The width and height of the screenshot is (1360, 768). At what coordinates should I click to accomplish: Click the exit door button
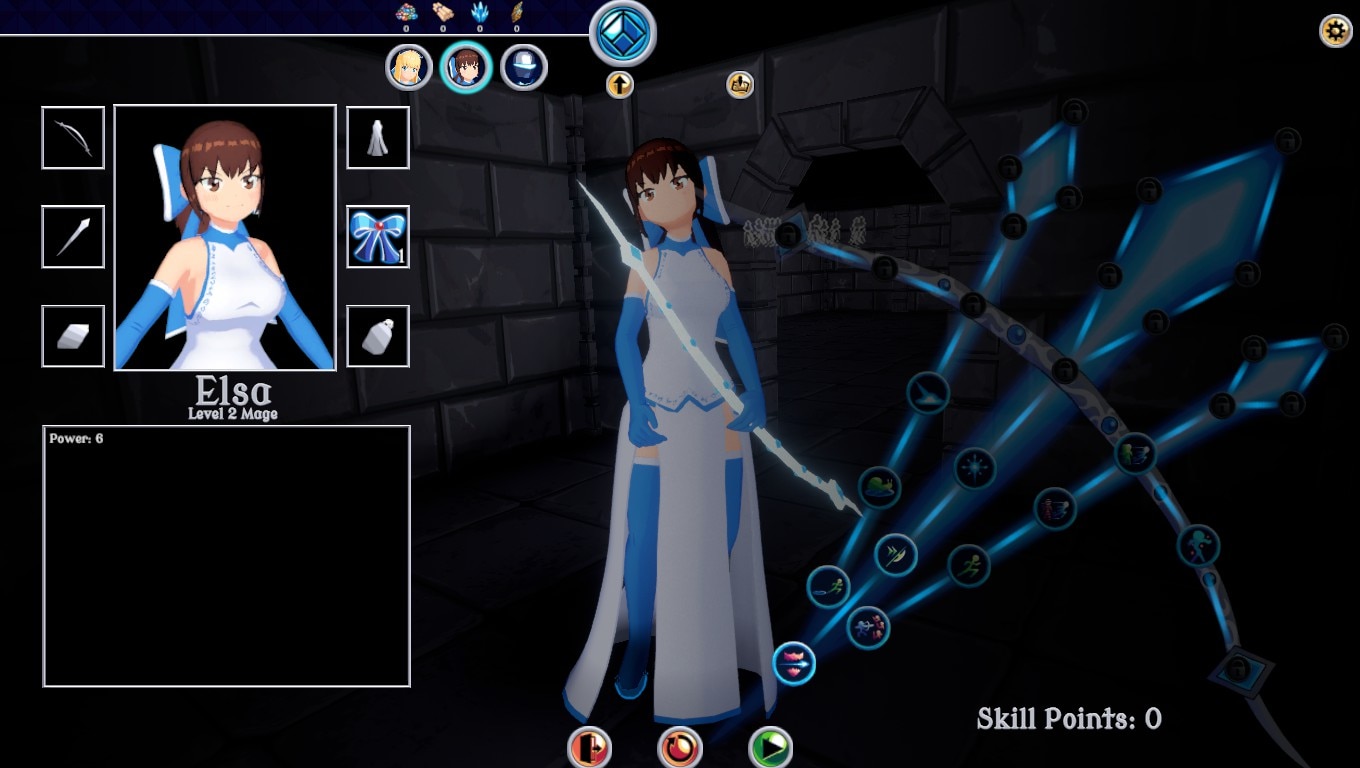[589, 747]
